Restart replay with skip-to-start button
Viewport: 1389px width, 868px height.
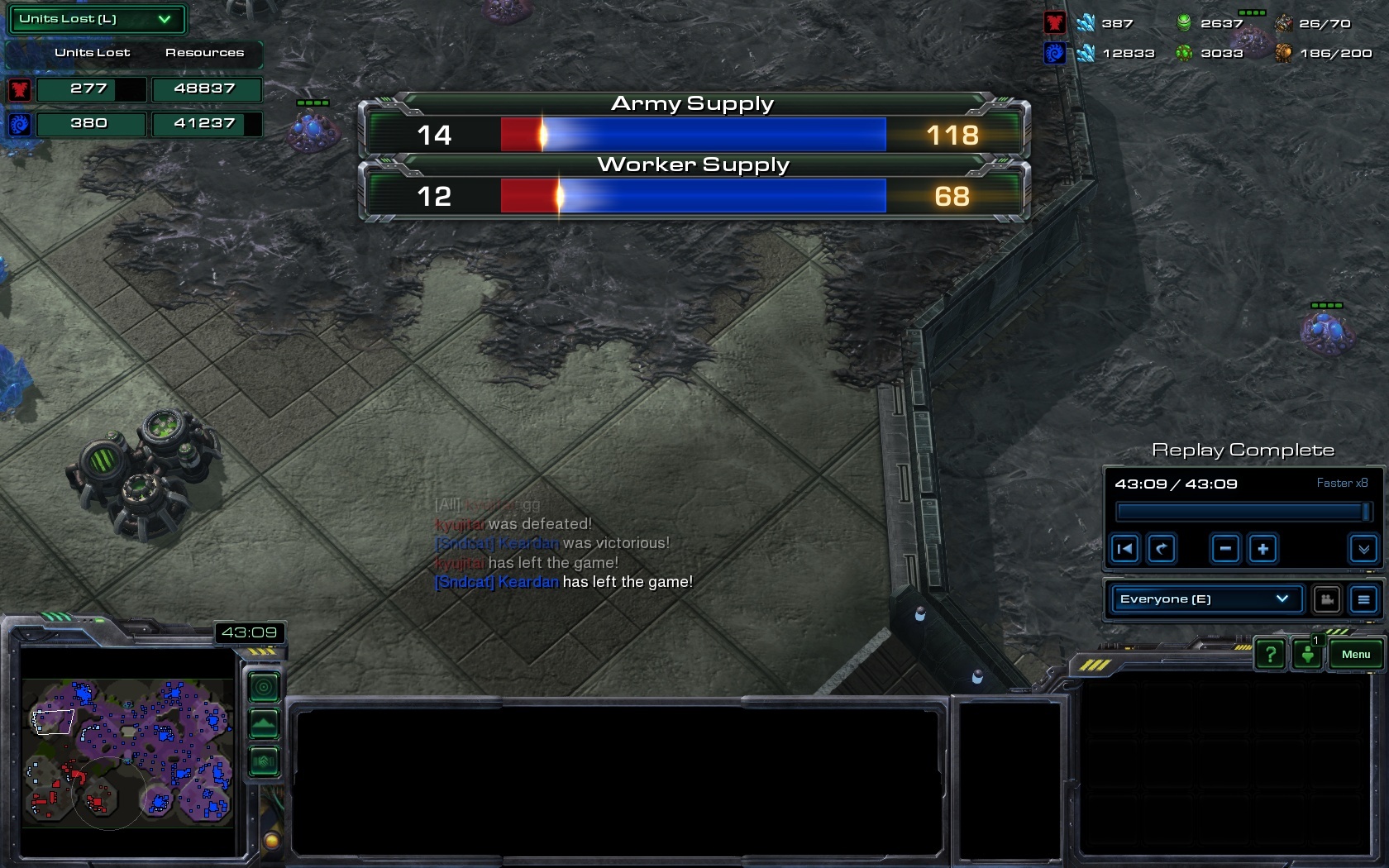1125,549
